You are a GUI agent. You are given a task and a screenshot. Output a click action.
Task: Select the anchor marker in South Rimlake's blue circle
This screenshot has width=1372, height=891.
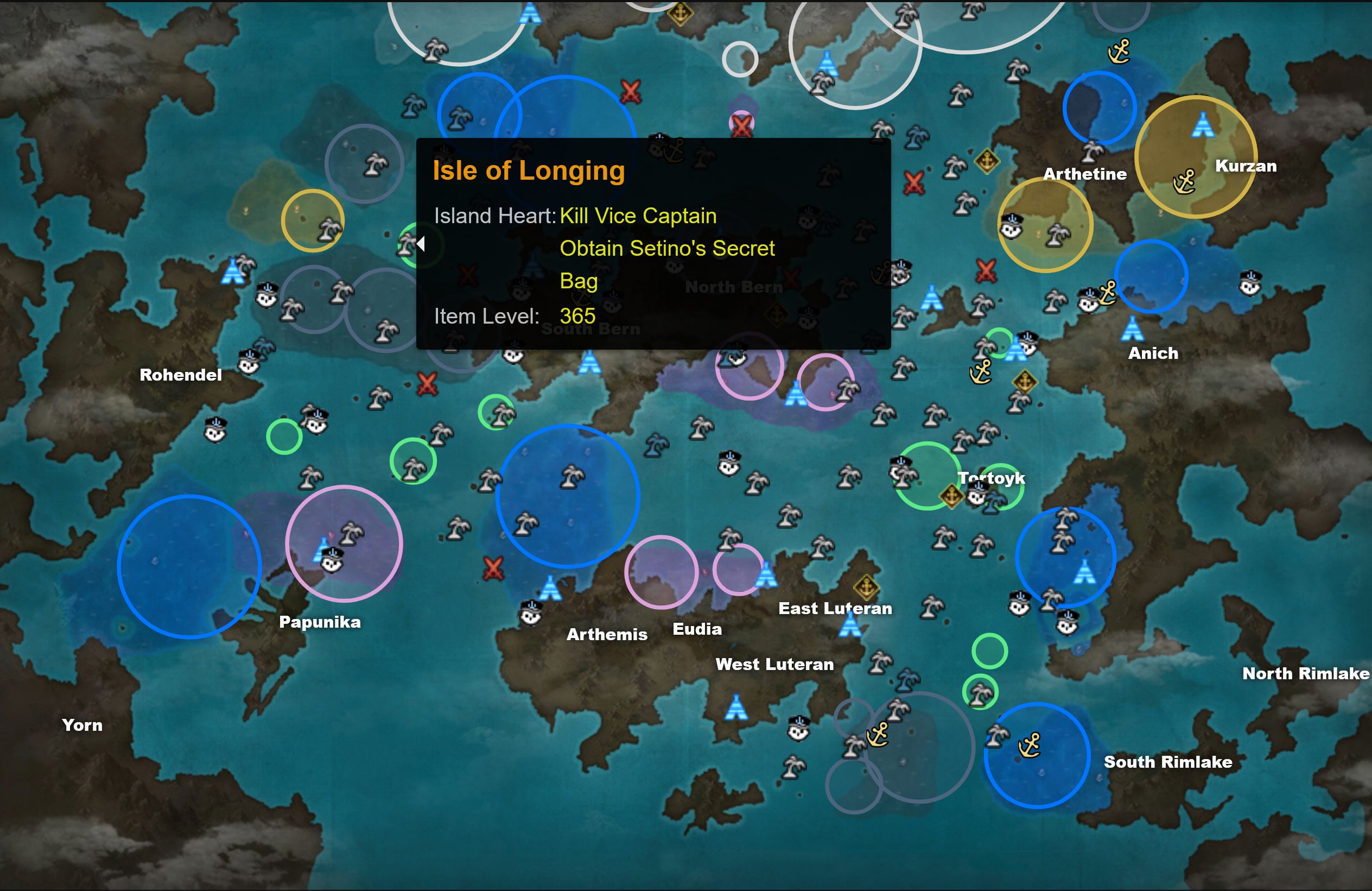(1030, 744)
